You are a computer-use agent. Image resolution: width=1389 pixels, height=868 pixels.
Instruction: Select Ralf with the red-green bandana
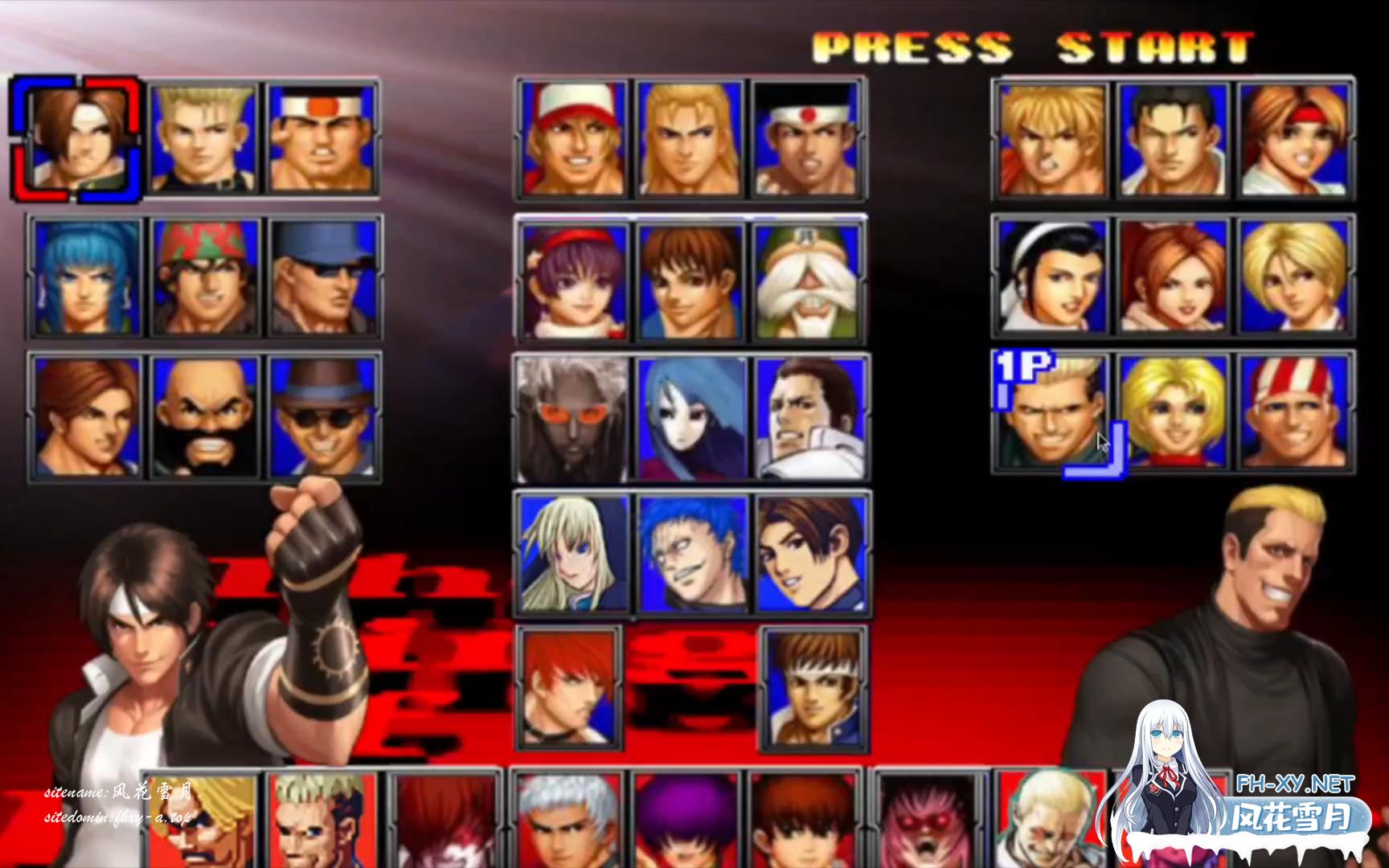tap(204, 277)
